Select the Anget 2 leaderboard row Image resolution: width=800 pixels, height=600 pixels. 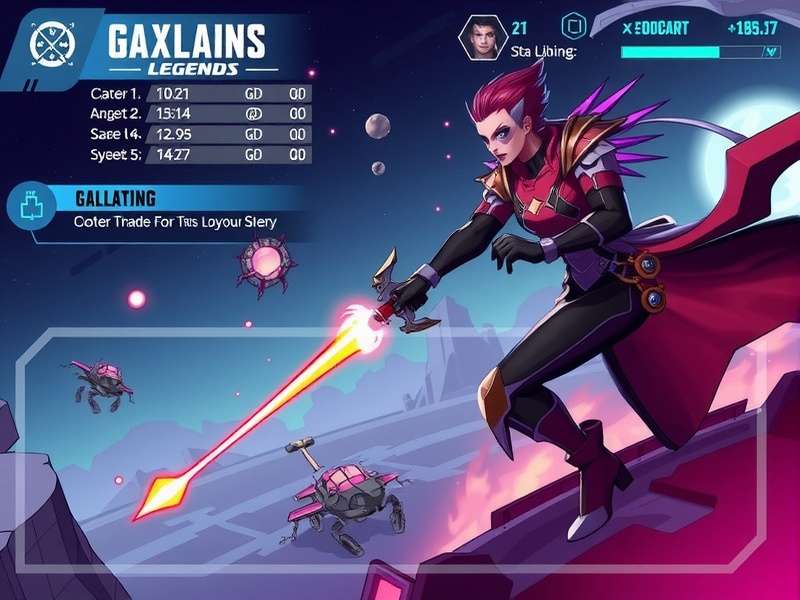[x=195, y=114]
